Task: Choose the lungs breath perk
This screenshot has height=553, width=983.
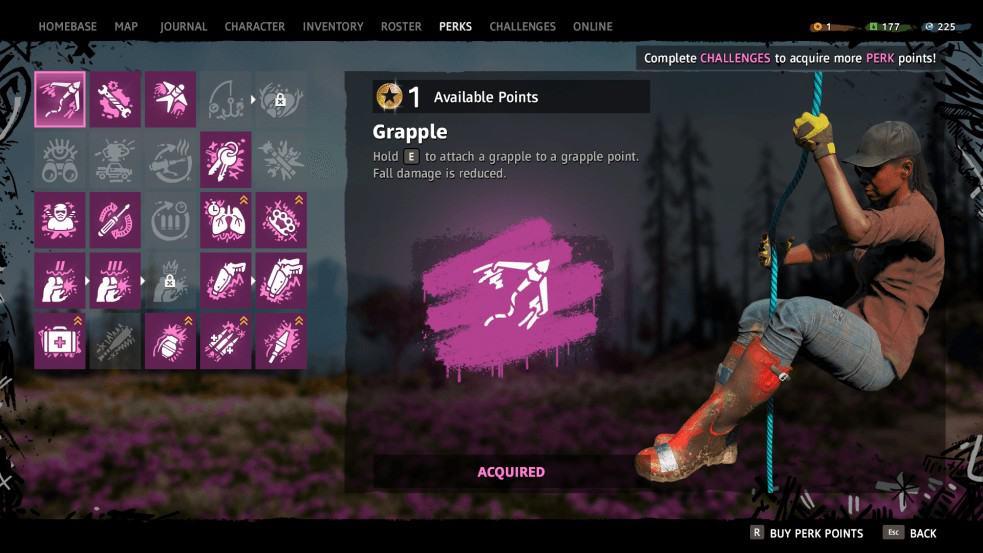Action: coord(225,219)
